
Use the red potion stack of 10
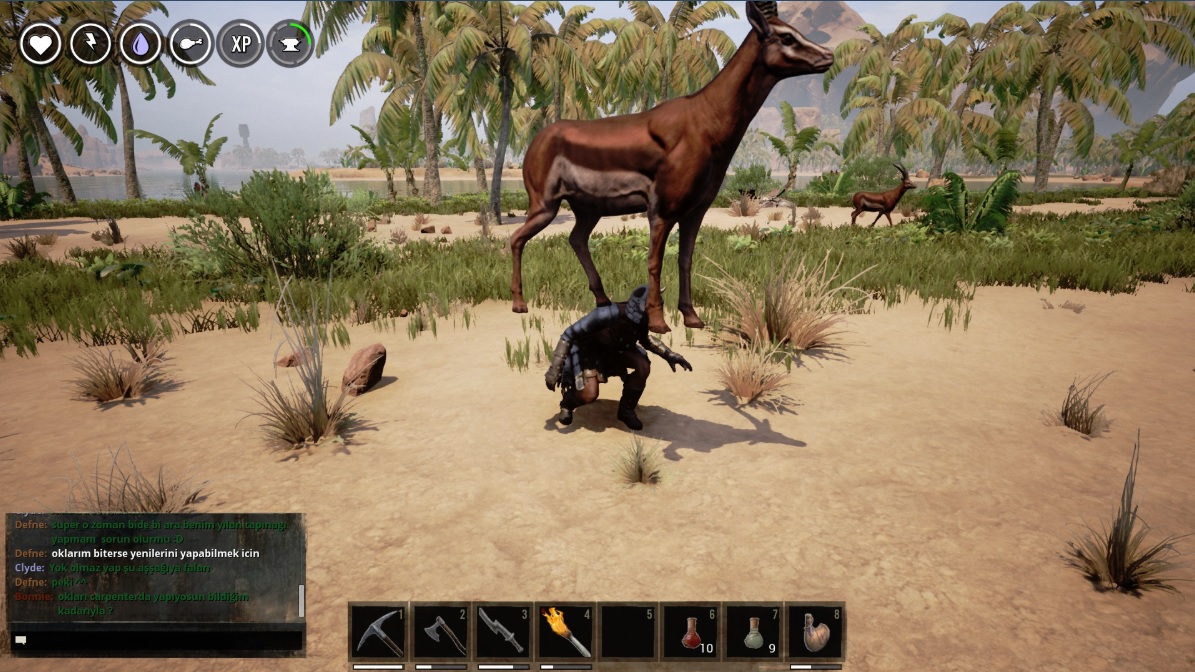[691, 631]
